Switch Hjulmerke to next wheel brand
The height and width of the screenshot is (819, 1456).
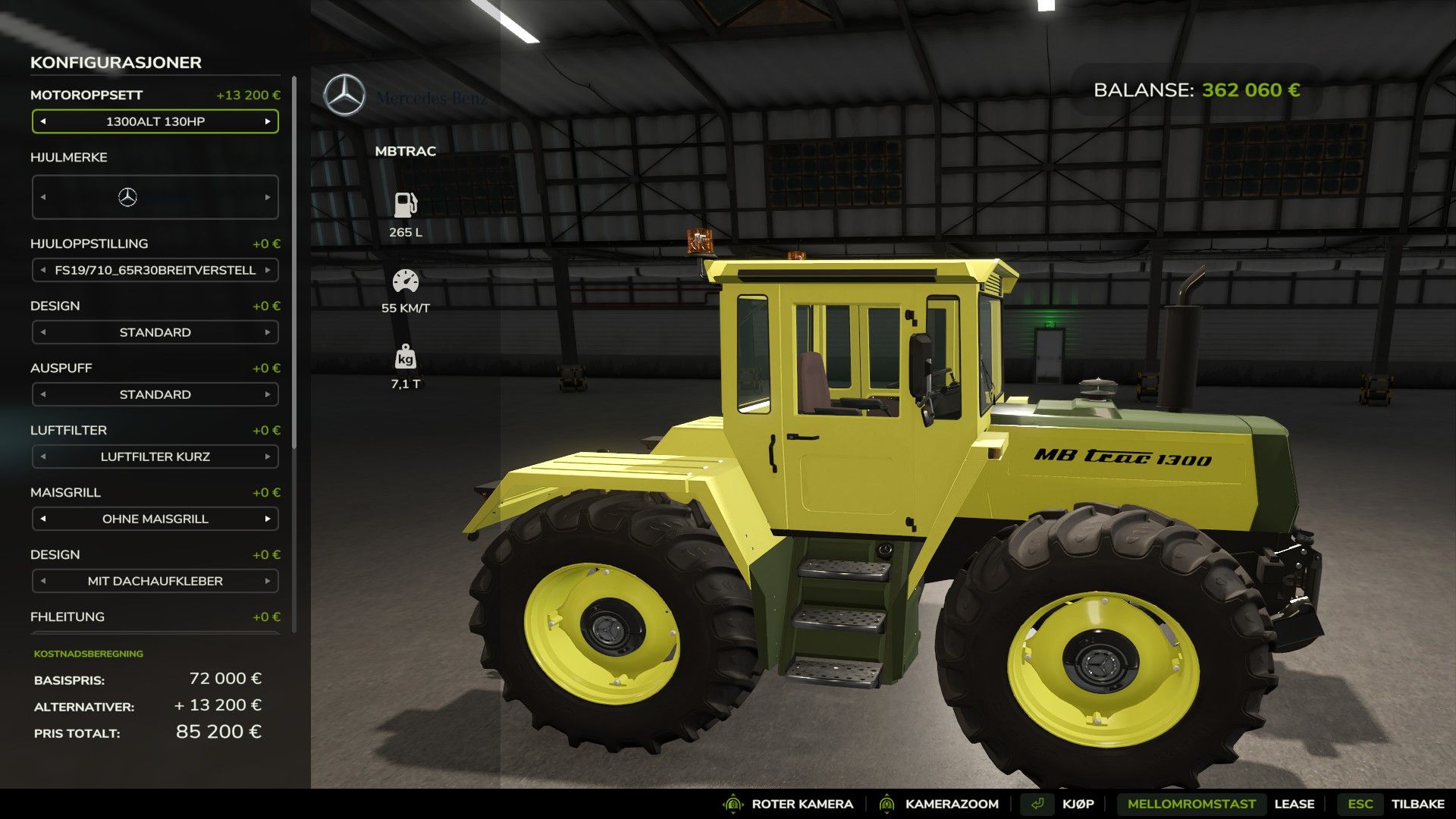(x=268, y=197)
